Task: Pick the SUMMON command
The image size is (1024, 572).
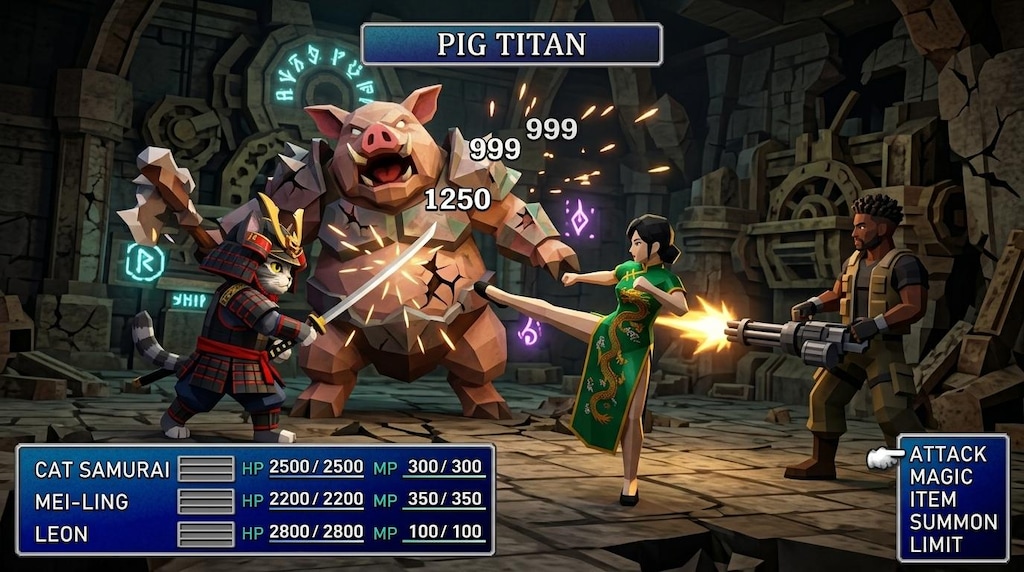Action: coord(953,522)
